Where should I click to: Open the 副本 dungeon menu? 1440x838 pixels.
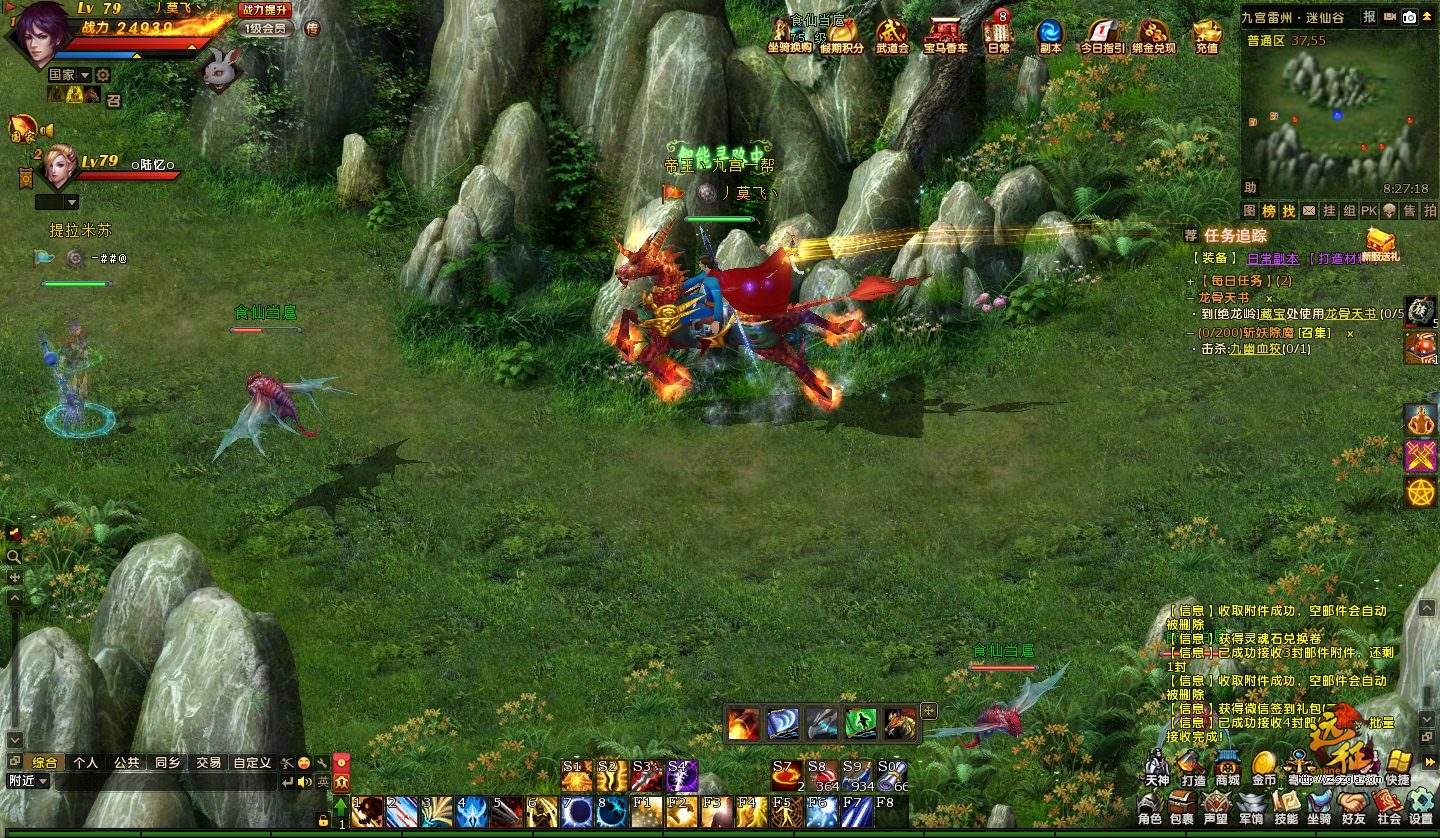[1050, 36]
